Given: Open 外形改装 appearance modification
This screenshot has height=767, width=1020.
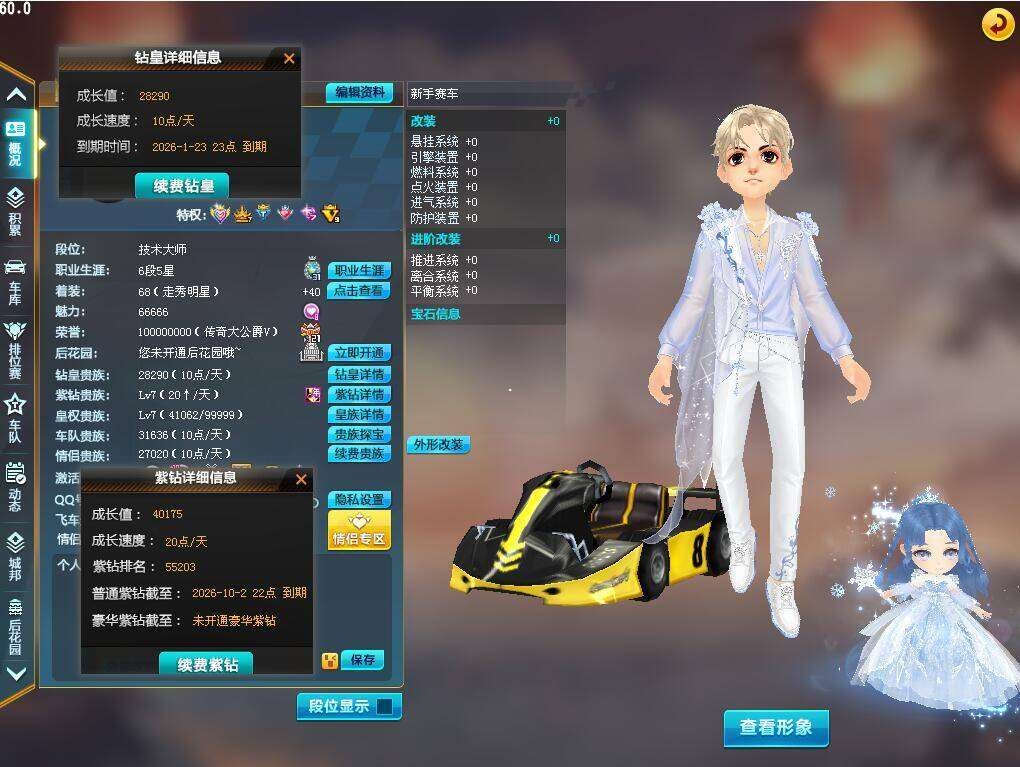Looking at the screenshot, I should [438, 444].
